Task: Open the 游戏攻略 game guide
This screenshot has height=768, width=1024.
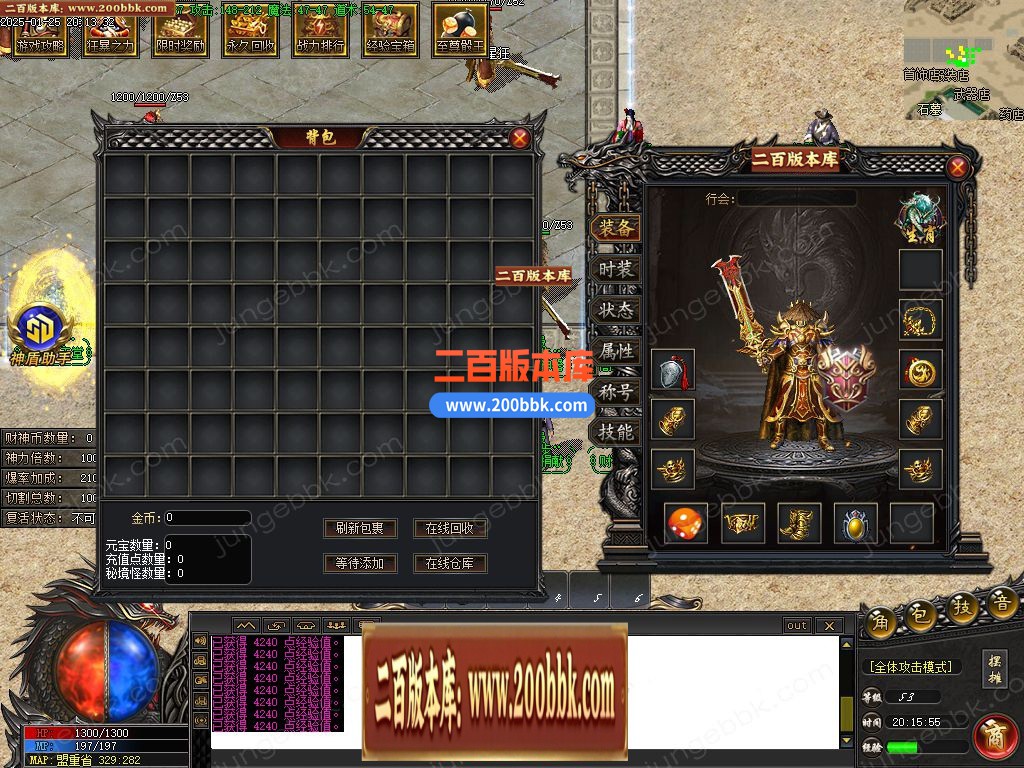Action: pyautogui.click(x=40, y=30)
